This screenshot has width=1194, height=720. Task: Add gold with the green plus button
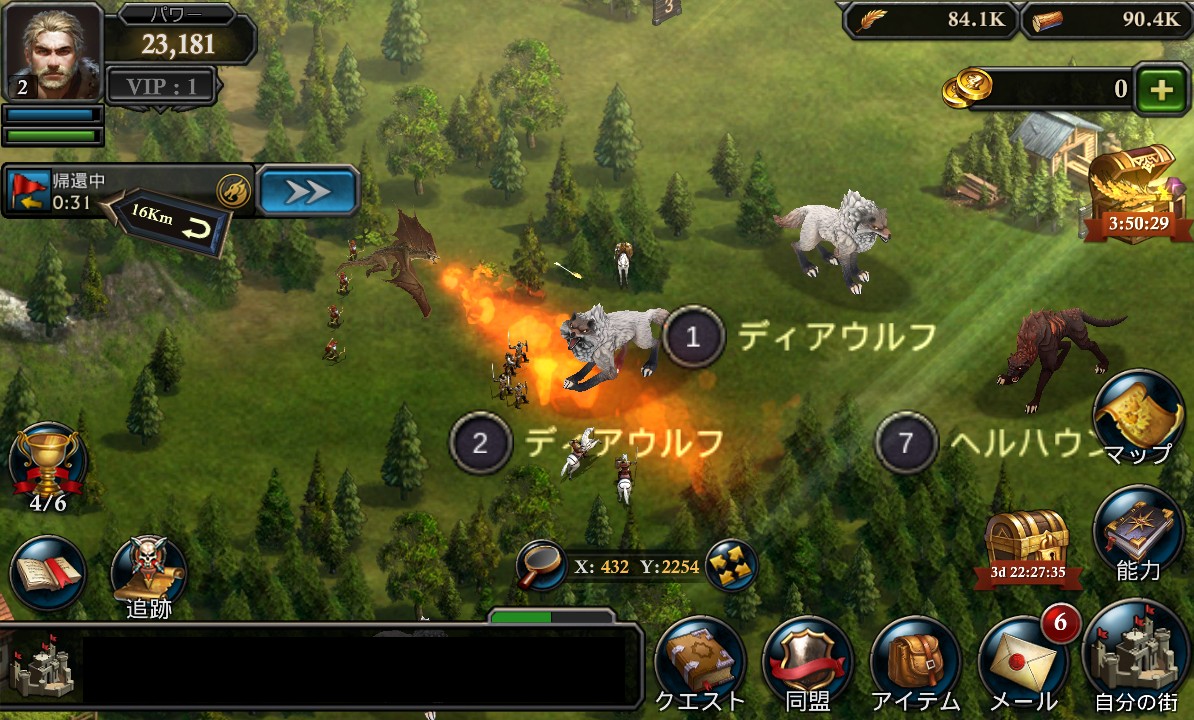pyautogui.click(x=1161, y=90)
